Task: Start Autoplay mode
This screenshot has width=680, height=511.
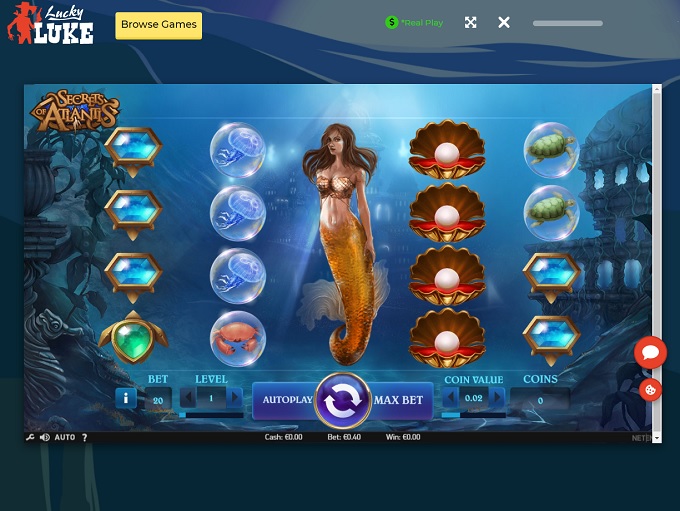Action: [286, 400]
